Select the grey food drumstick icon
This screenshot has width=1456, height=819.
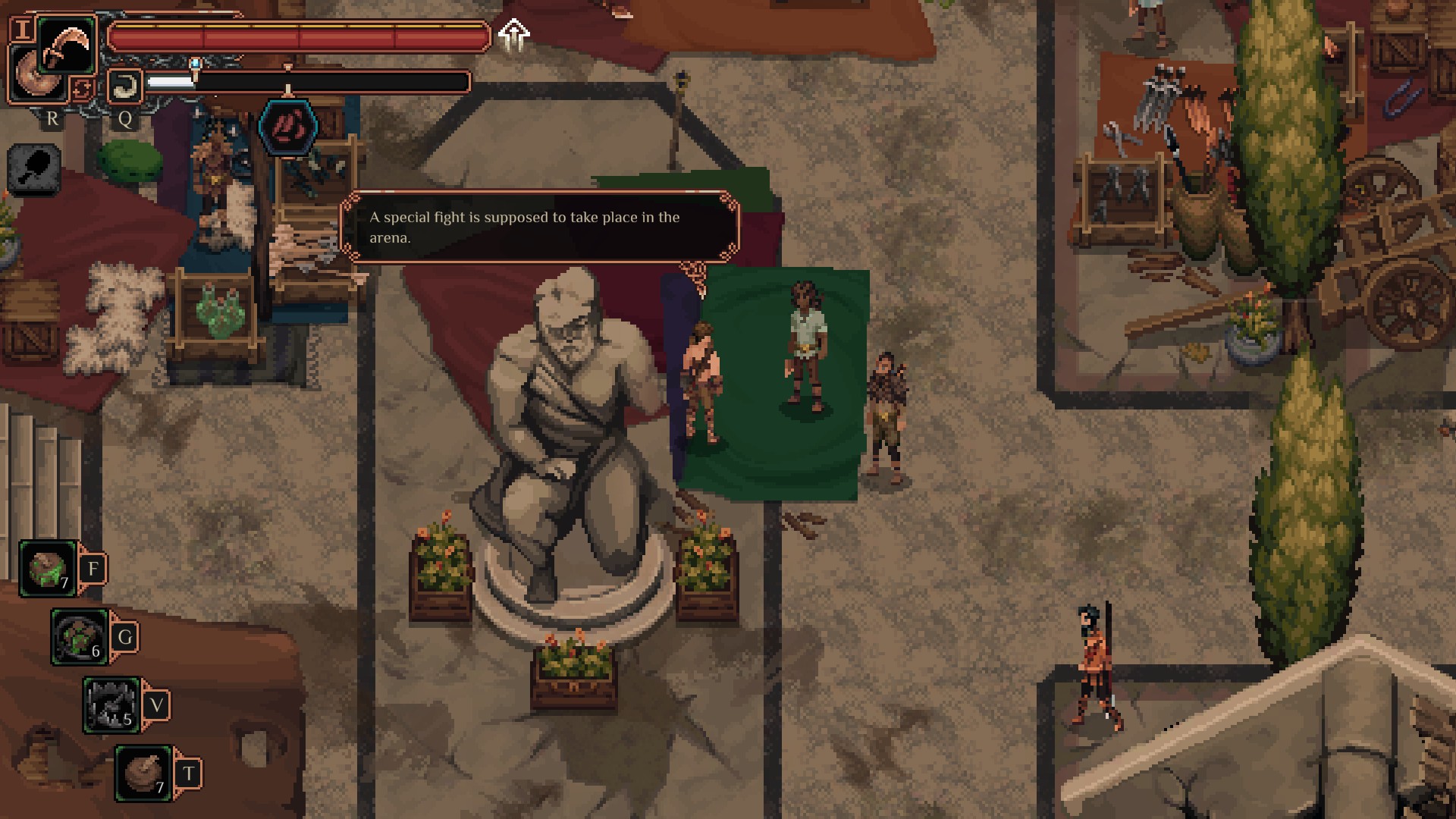pos(34,168)
